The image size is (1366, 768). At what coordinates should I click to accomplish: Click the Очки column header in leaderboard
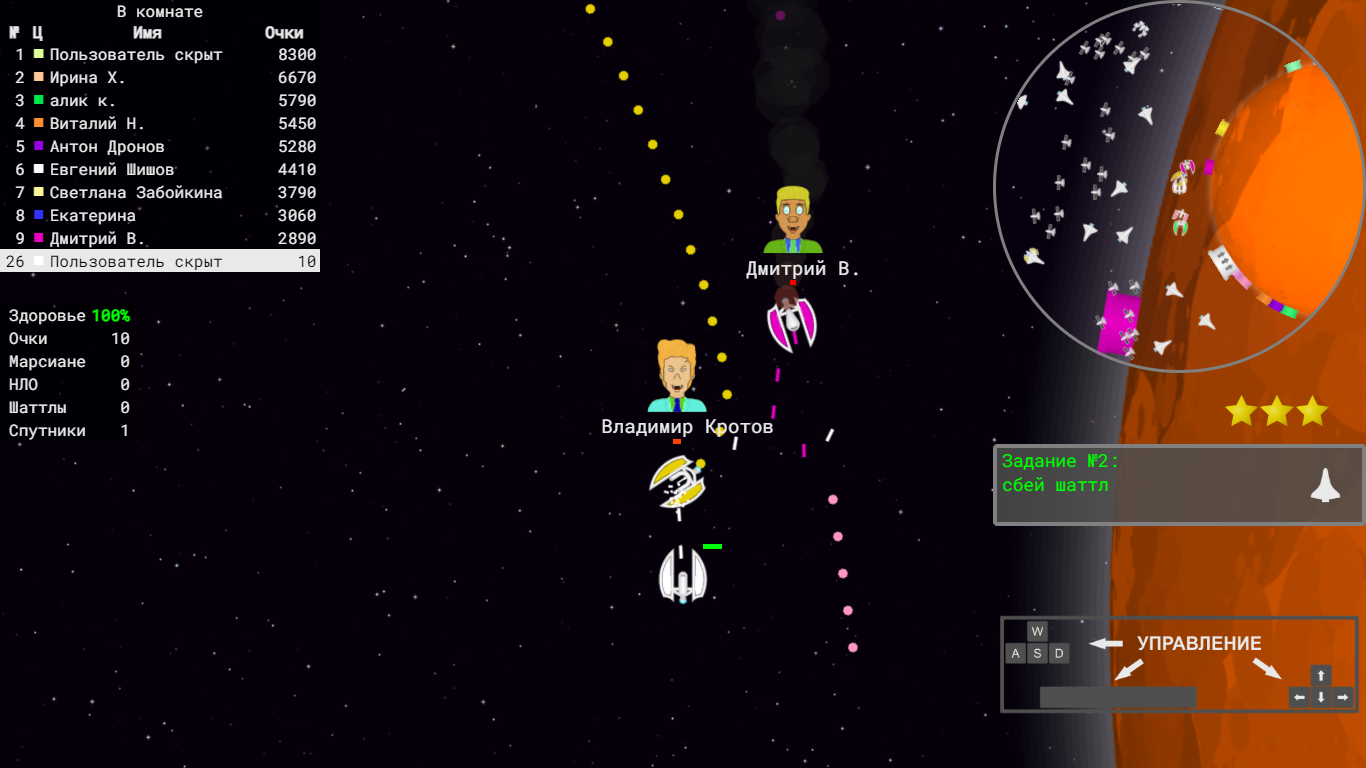tap(284, 32)
